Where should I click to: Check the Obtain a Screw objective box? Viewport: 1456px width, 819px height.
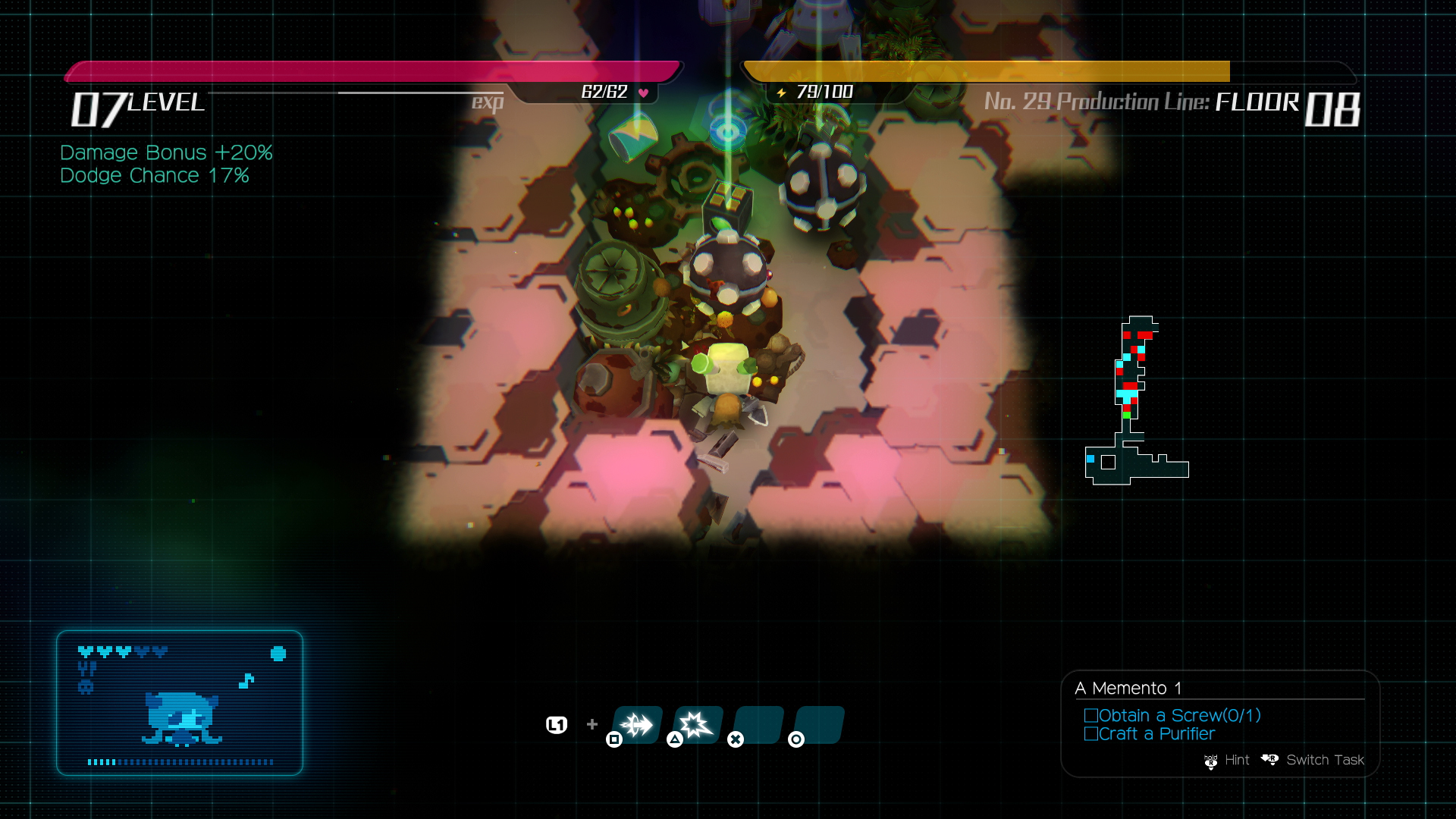pyautogui.click(x=1091, y=715)
